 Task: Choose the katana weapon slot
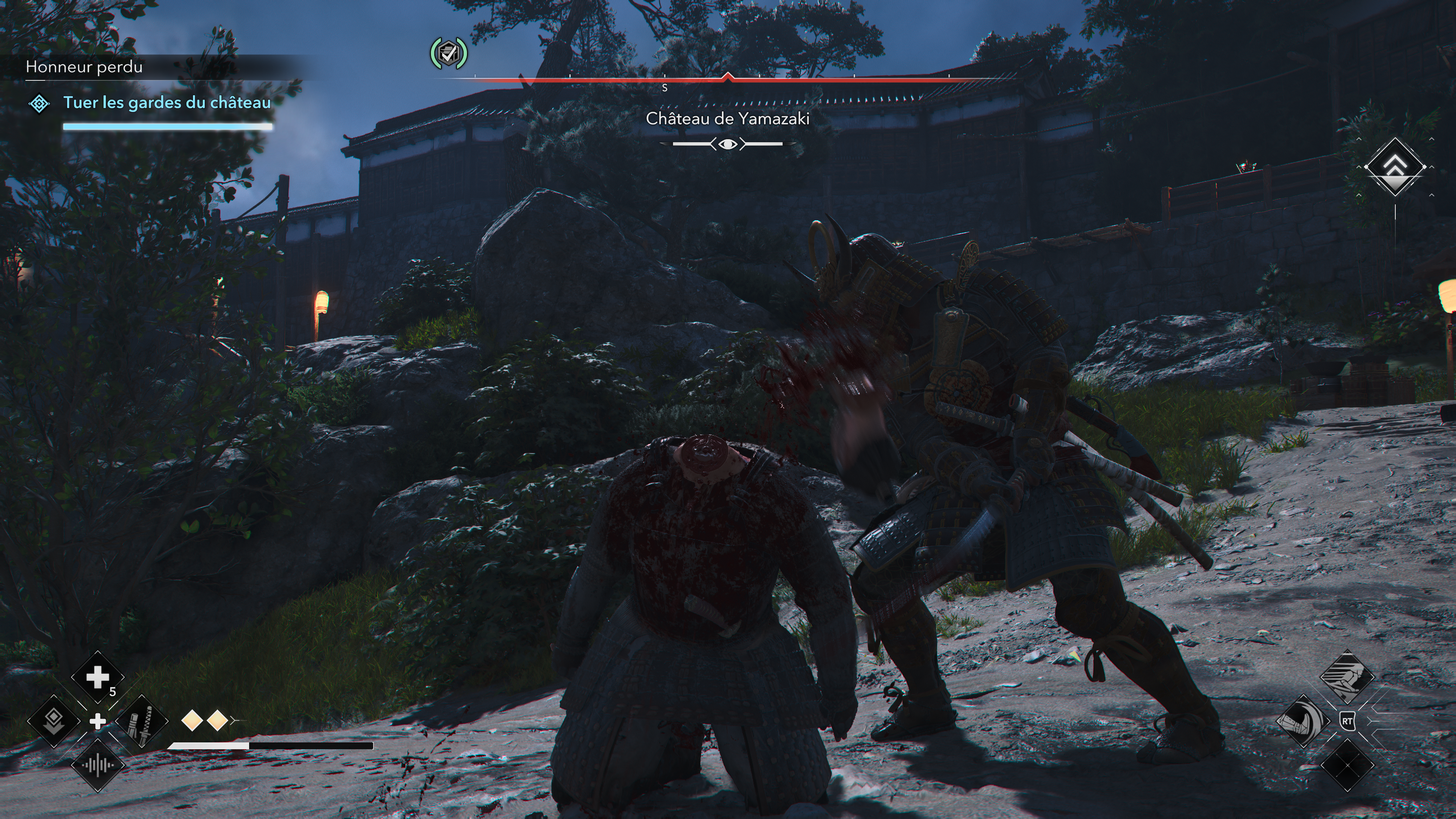point(141,721)
